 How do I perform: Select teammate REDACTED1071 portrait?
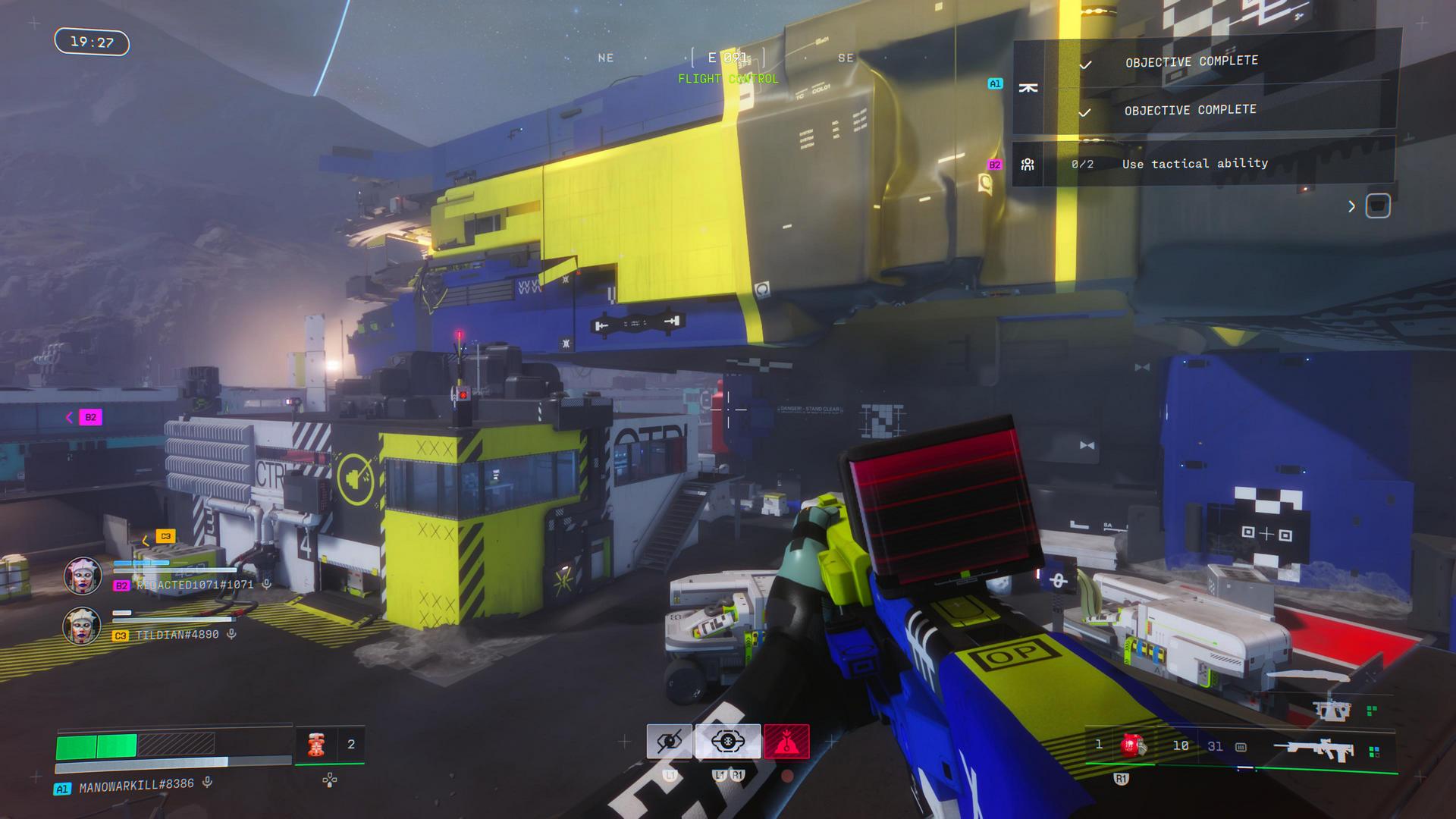click(x=83, y=576)
